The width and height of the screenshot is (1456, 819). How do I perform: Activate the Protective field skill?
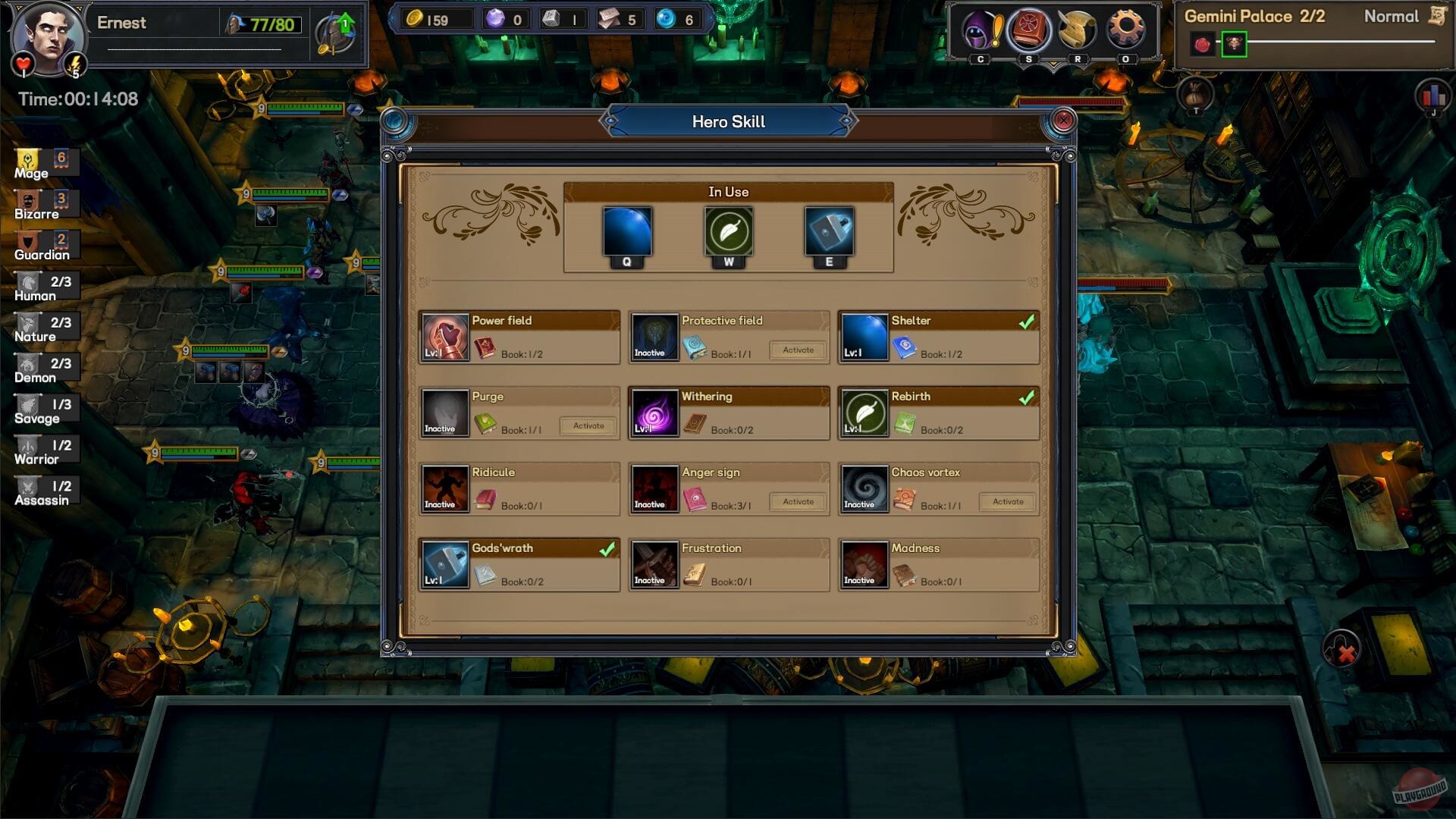[797, 350]
